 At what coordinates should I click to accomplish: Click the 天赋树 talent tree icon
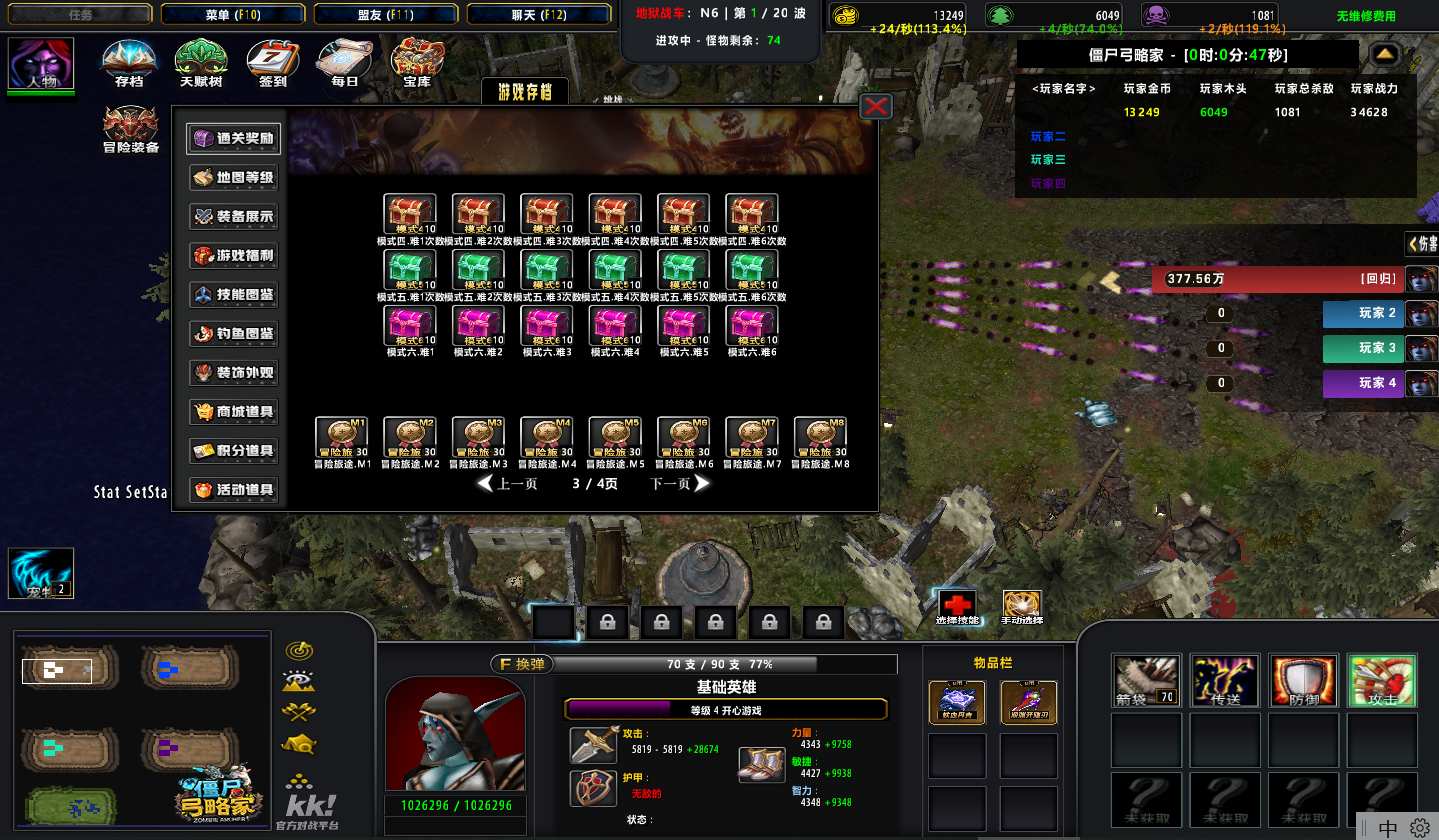point(200,63)
